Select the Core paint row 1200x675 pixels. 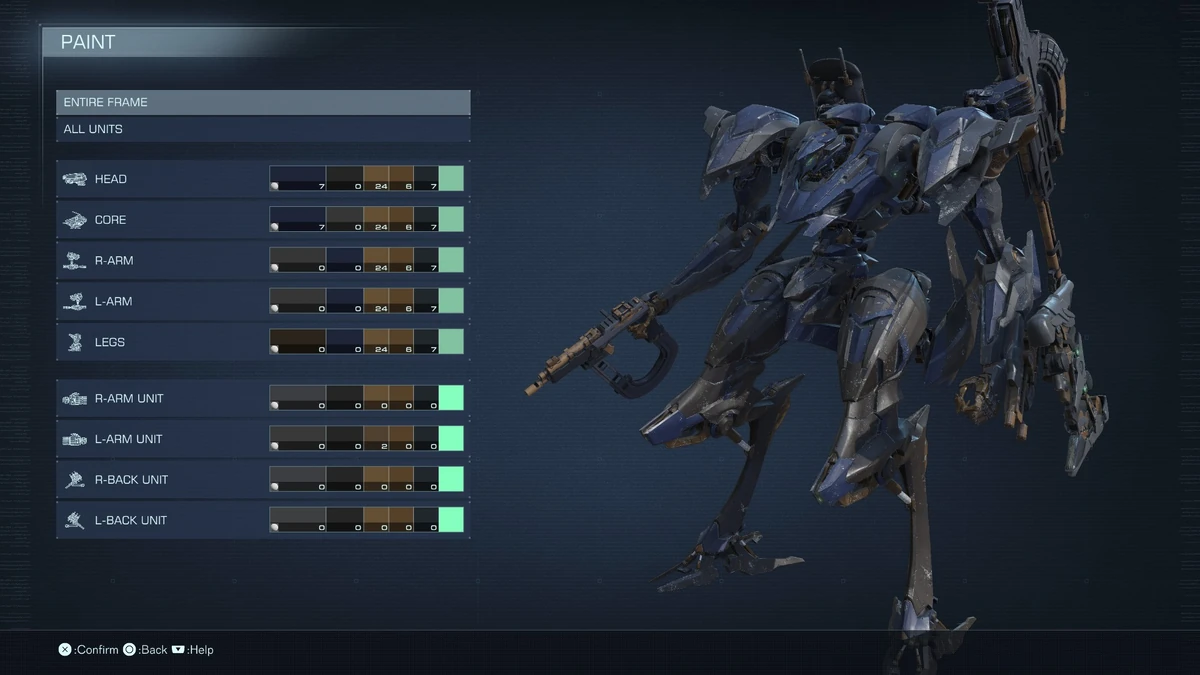(x=160, y=220)
